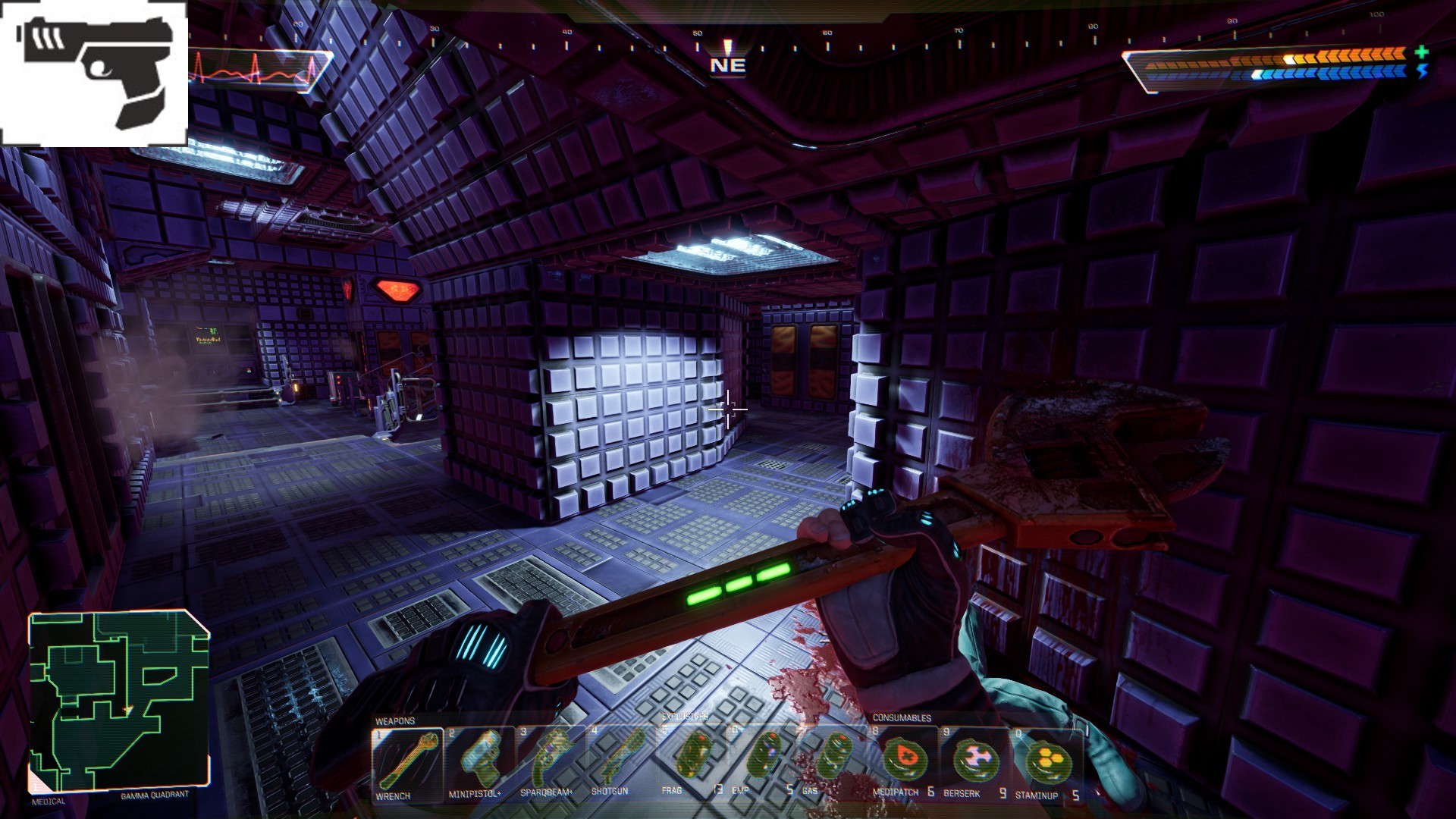Use the Staminup consumable slot

pyautogui.click(x=1045, y=762)
